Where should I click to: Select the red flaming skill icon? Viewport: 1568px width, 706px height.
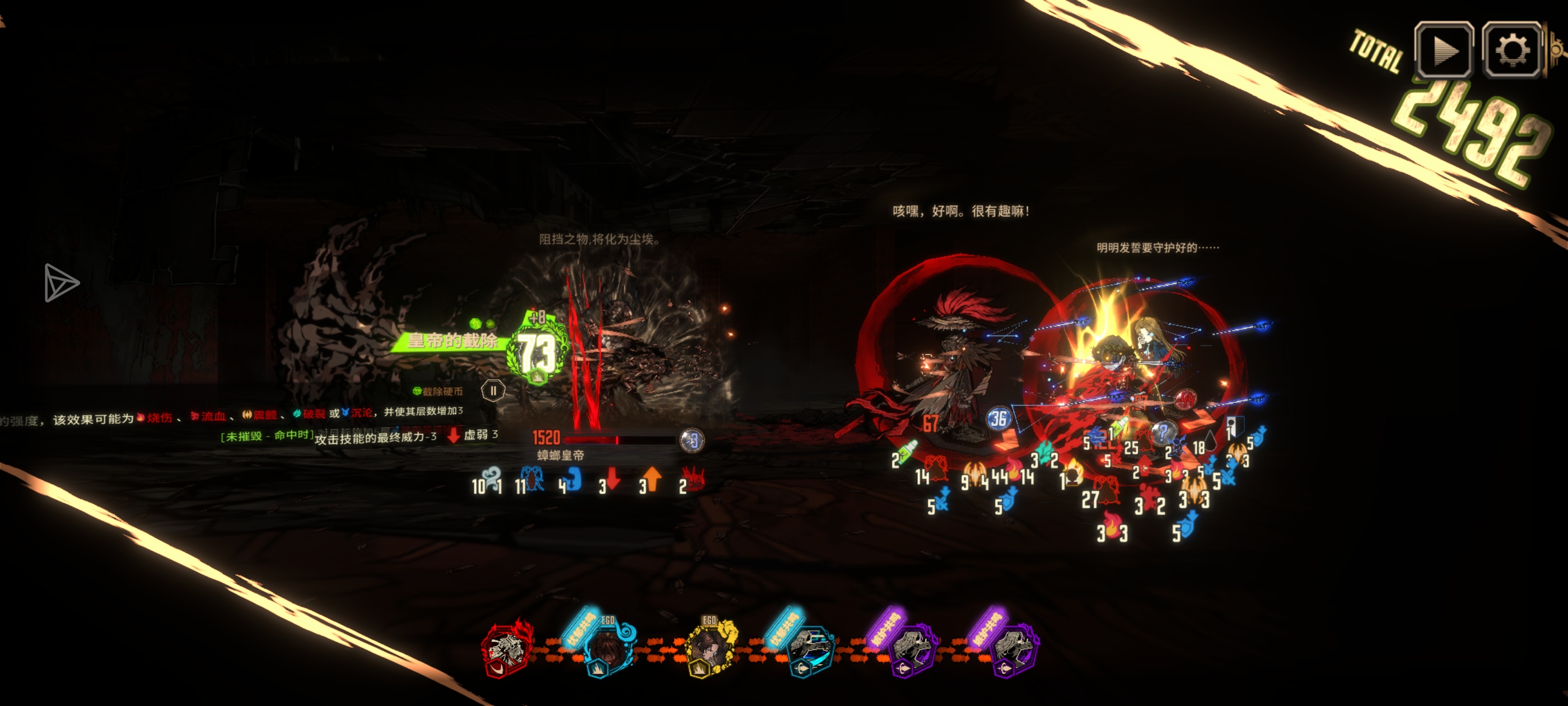pos(506,649)
